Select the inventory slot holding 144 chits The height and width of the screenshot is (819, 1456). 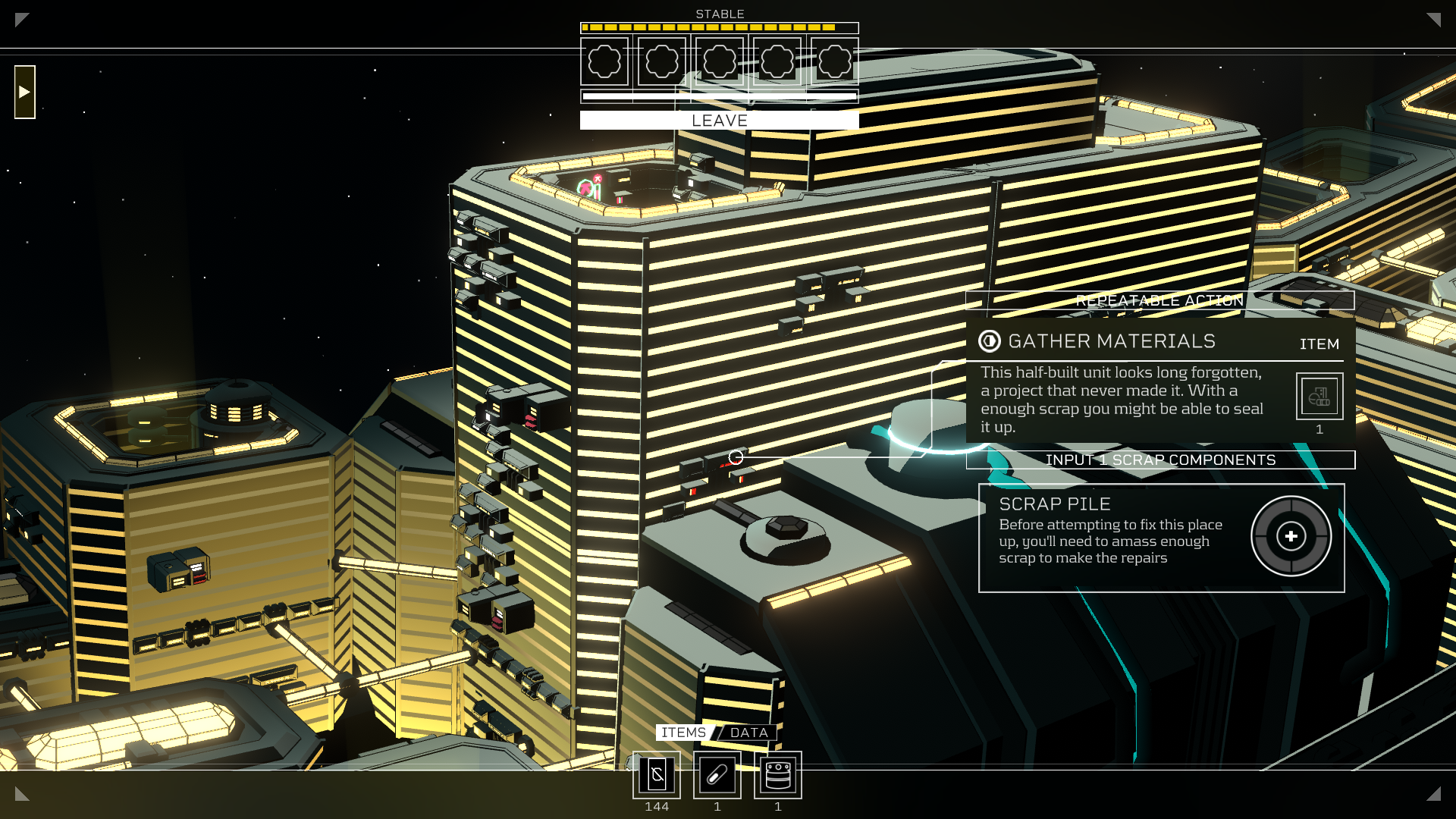(657, 775)
